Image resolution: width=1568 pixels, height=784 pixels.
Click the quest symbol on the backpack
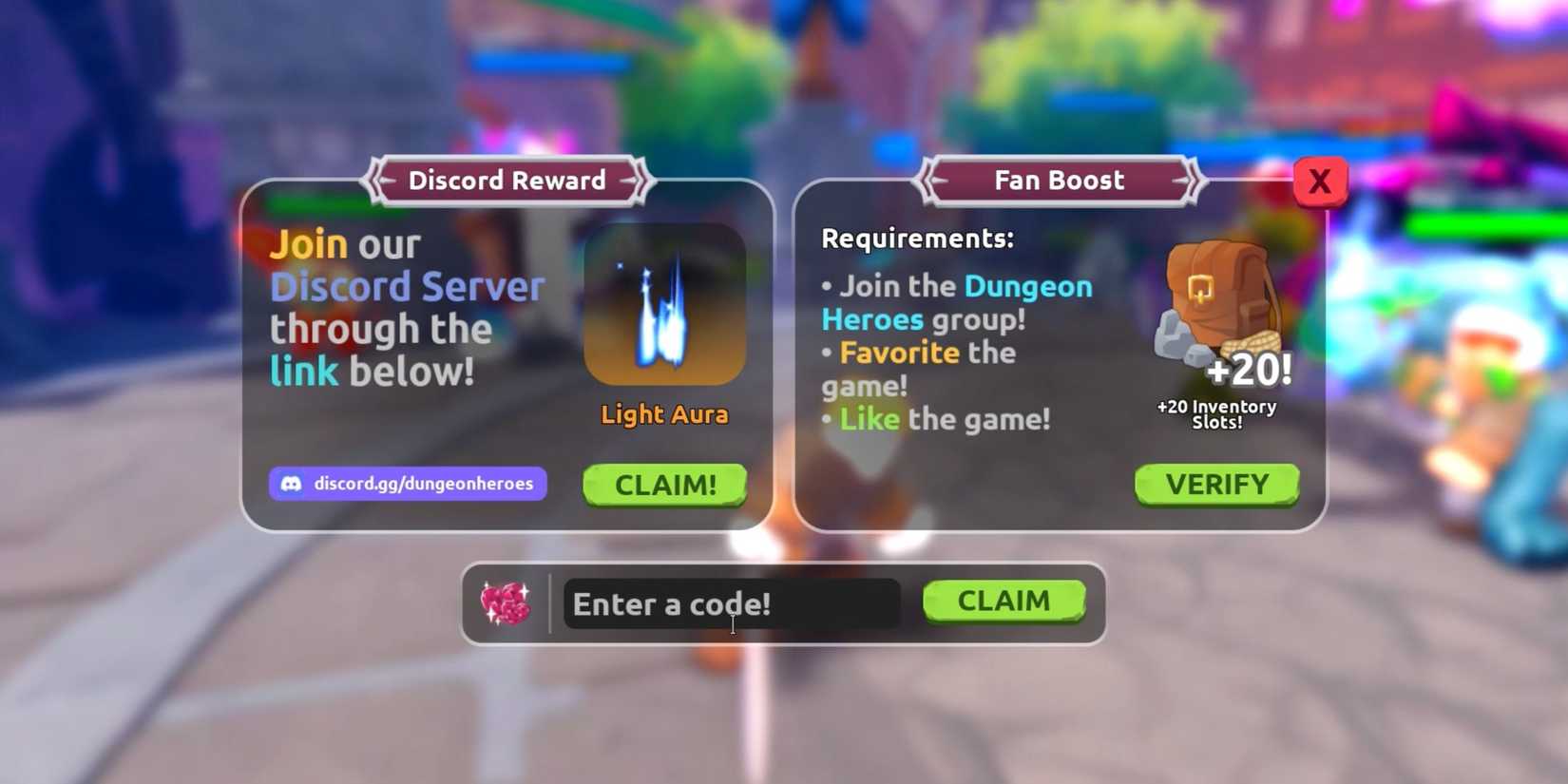coord(1200,289)
